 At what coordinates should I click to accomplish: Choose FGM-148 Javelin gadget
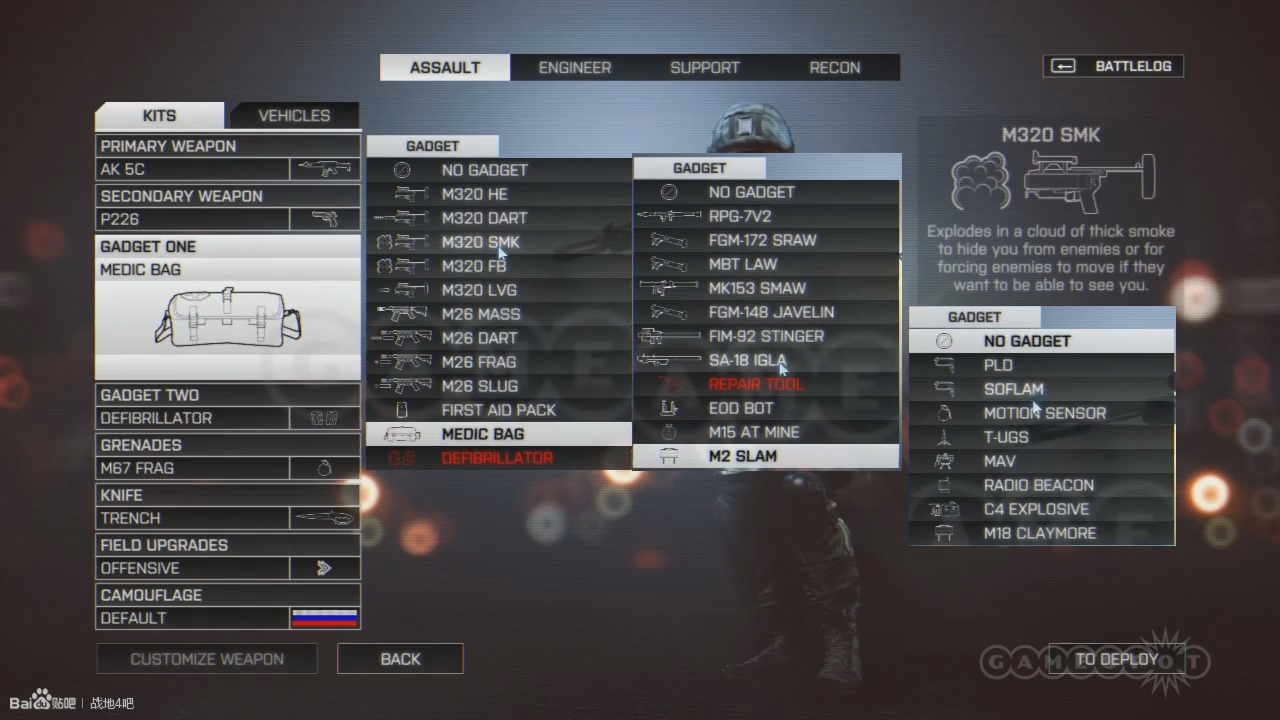(771, 312)
